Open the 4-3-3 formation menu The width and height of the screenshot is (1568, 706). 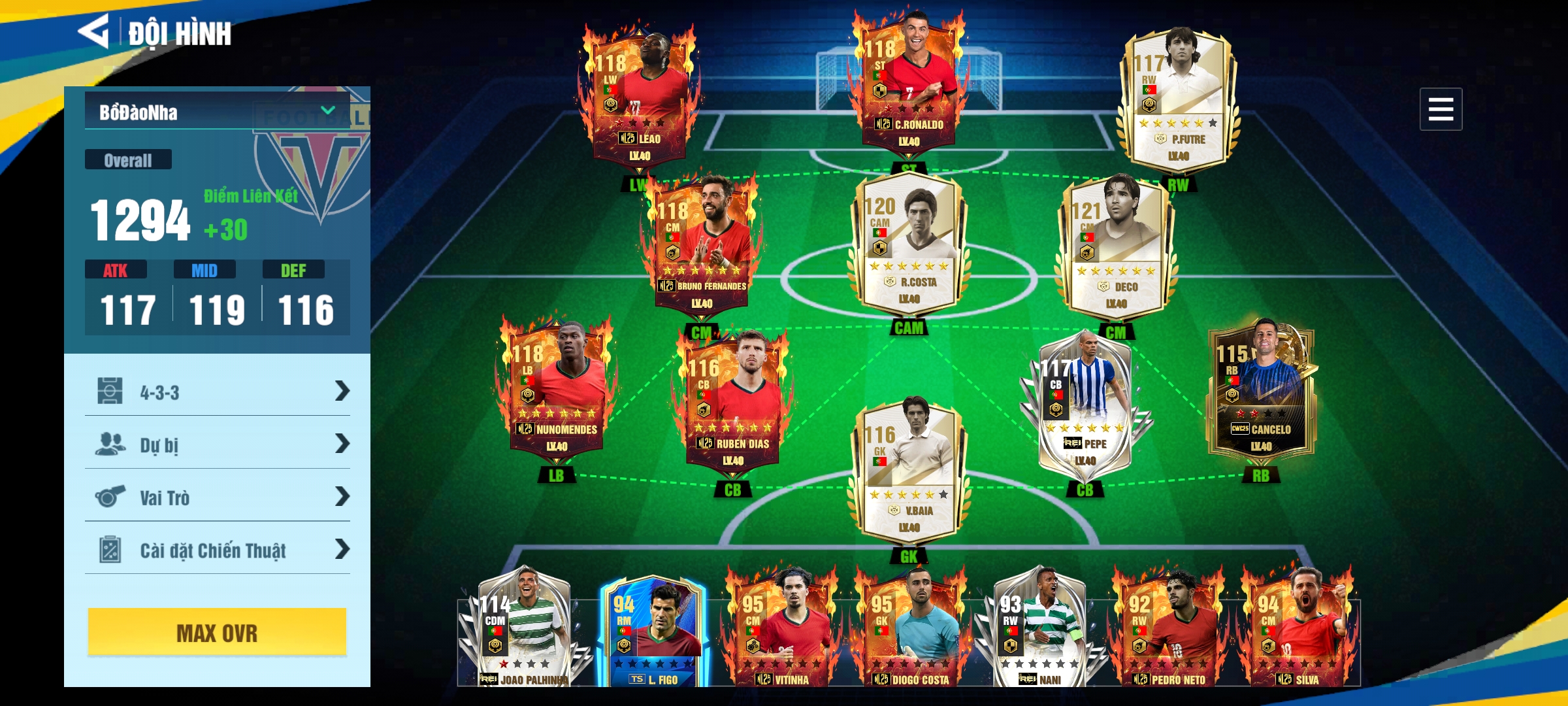click(218, 392)
